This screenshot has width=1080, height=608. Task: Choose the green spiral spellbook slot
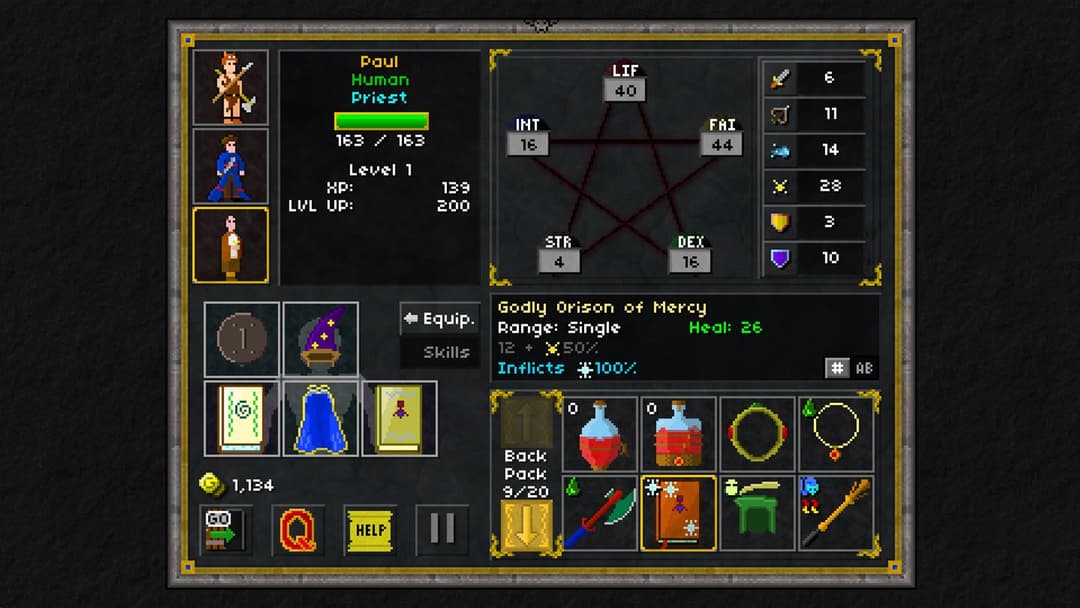click(242, 418)
